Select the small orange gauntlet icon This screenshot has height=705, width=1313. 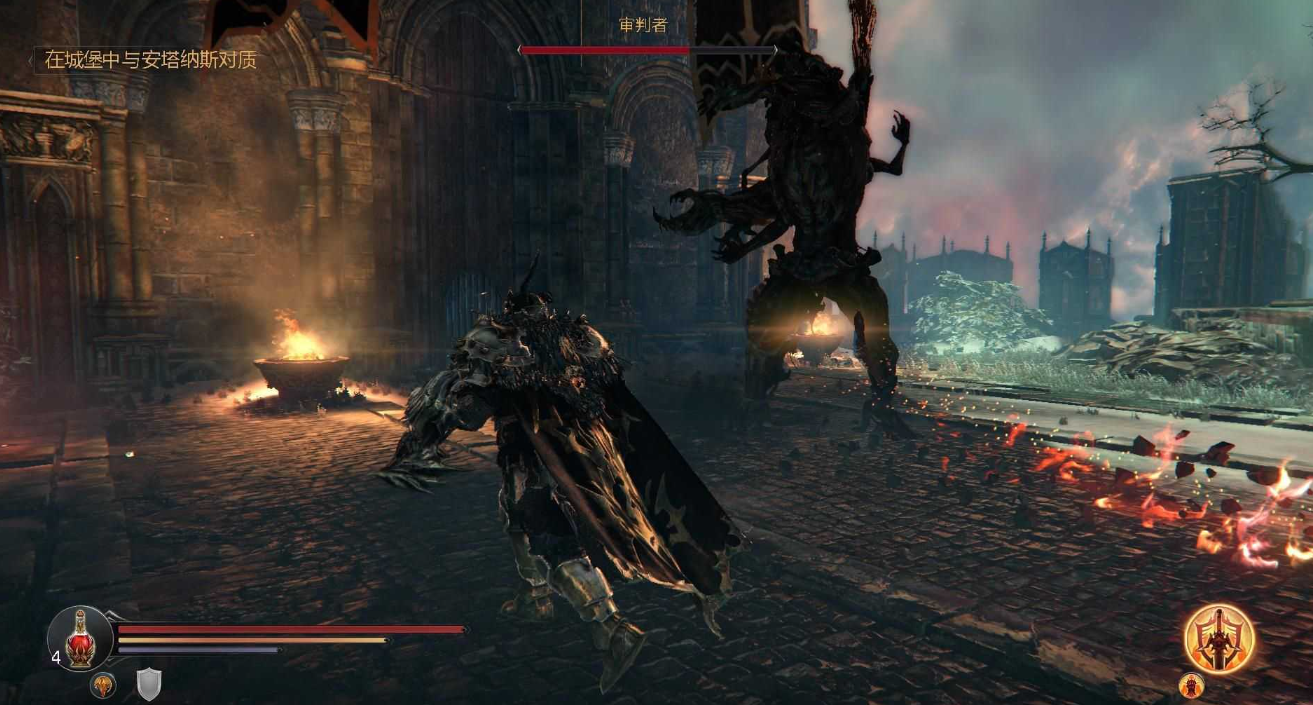(103, 685)
